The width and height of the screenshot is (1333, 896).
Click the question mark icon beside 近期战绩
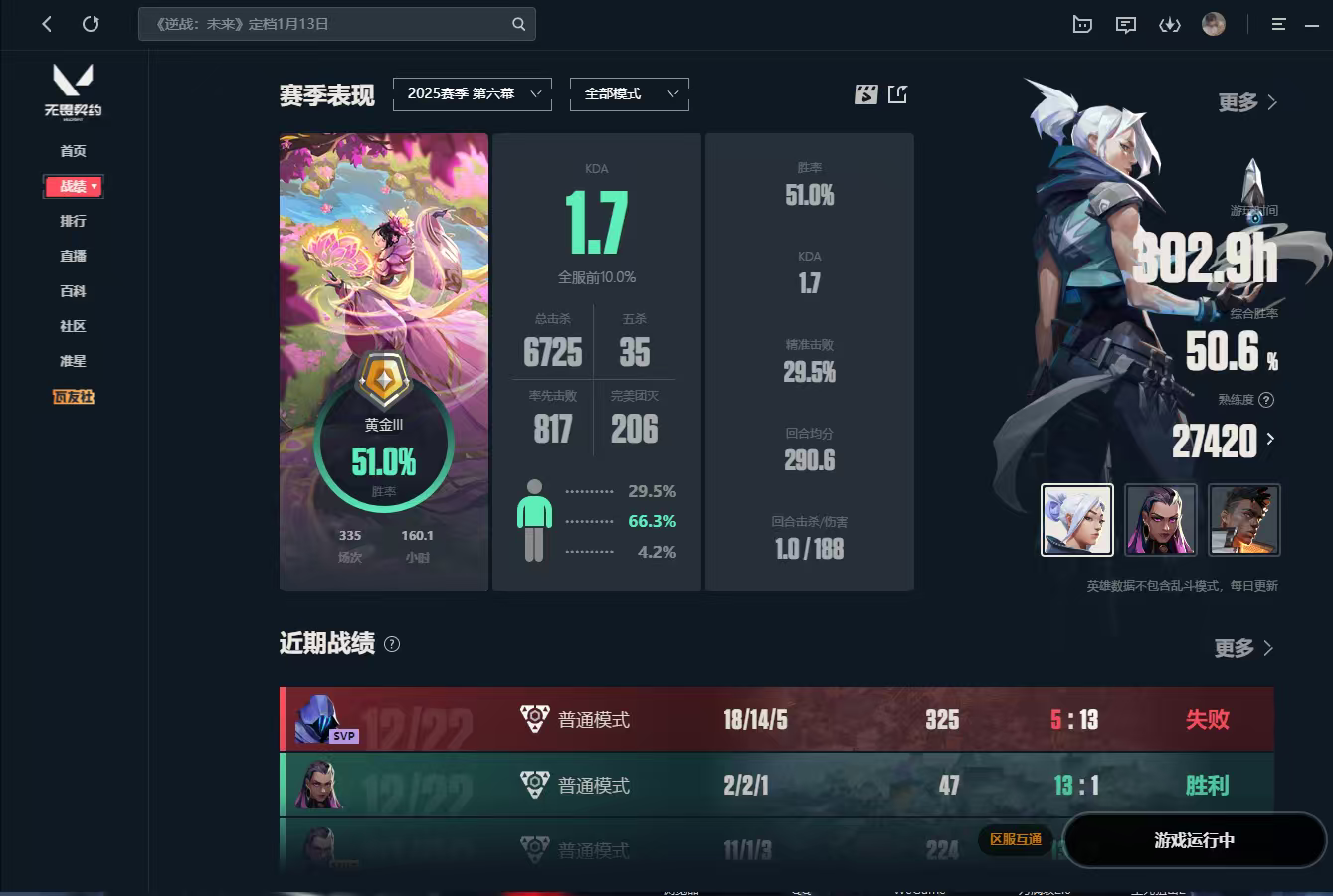[x=392, y=644]
